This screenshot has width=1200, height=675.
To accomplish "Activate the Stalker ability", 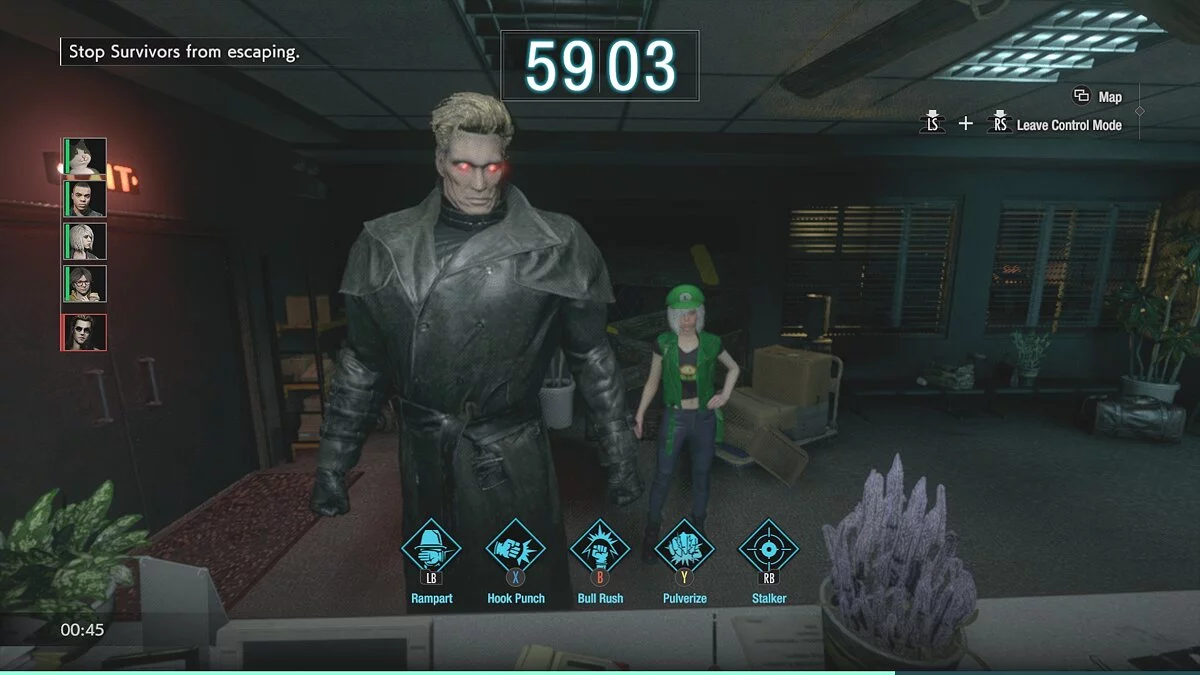I will [x=768, y=549].
